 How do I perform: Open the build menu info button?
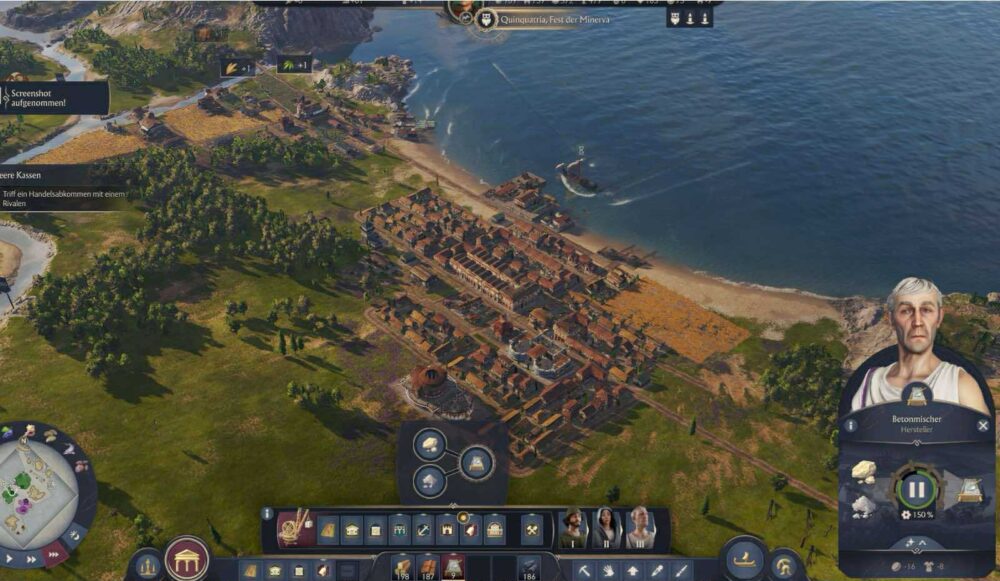[267, 513]
